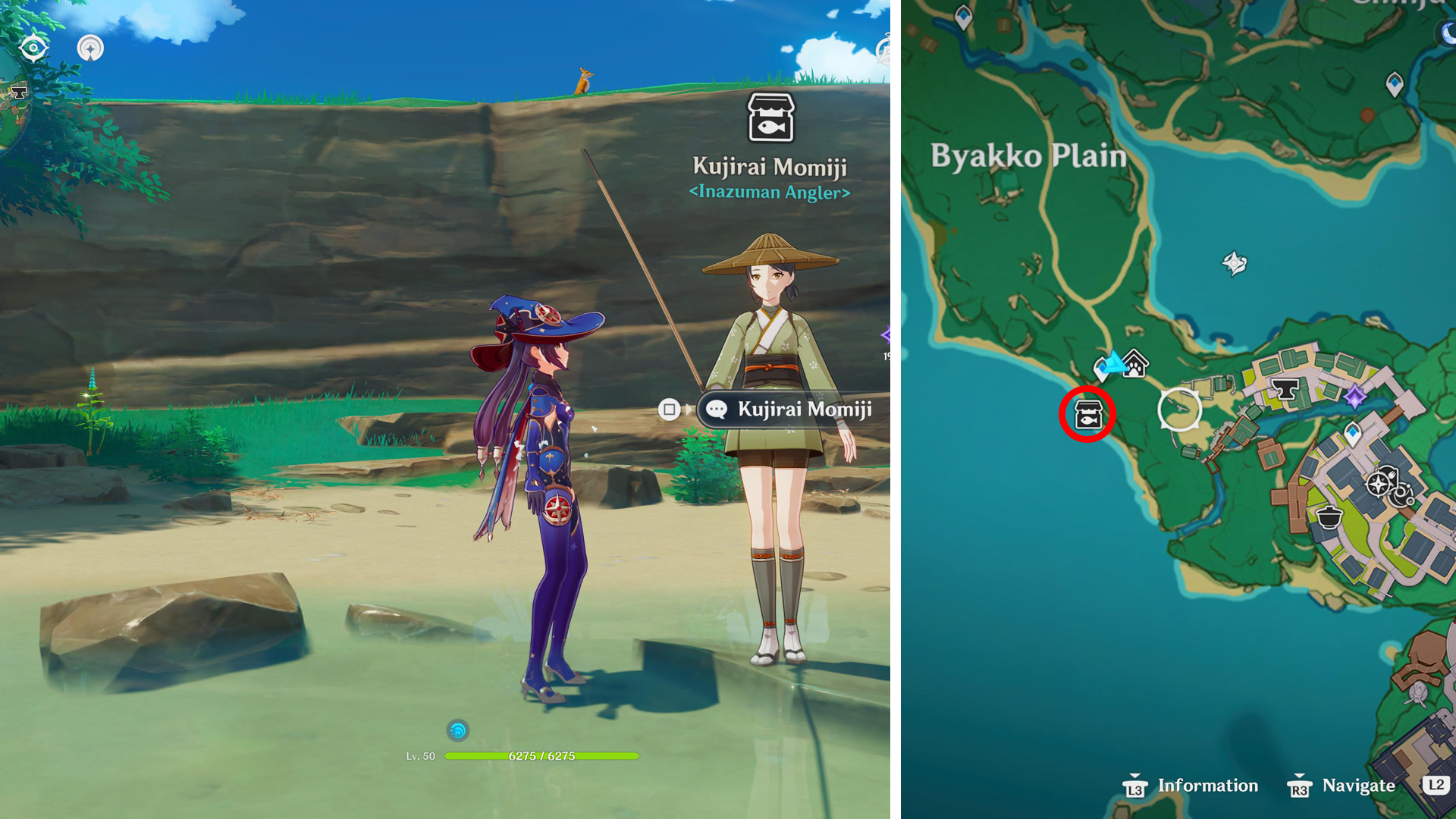Select the anvil icon on the minimap
This screenshot has height=819, width=1456.
coord(17,92)
